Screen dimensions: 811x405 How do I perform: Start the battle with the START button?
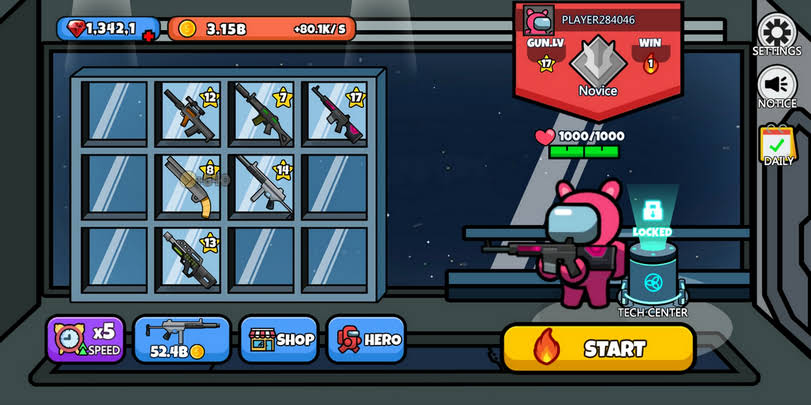(598, 348)
